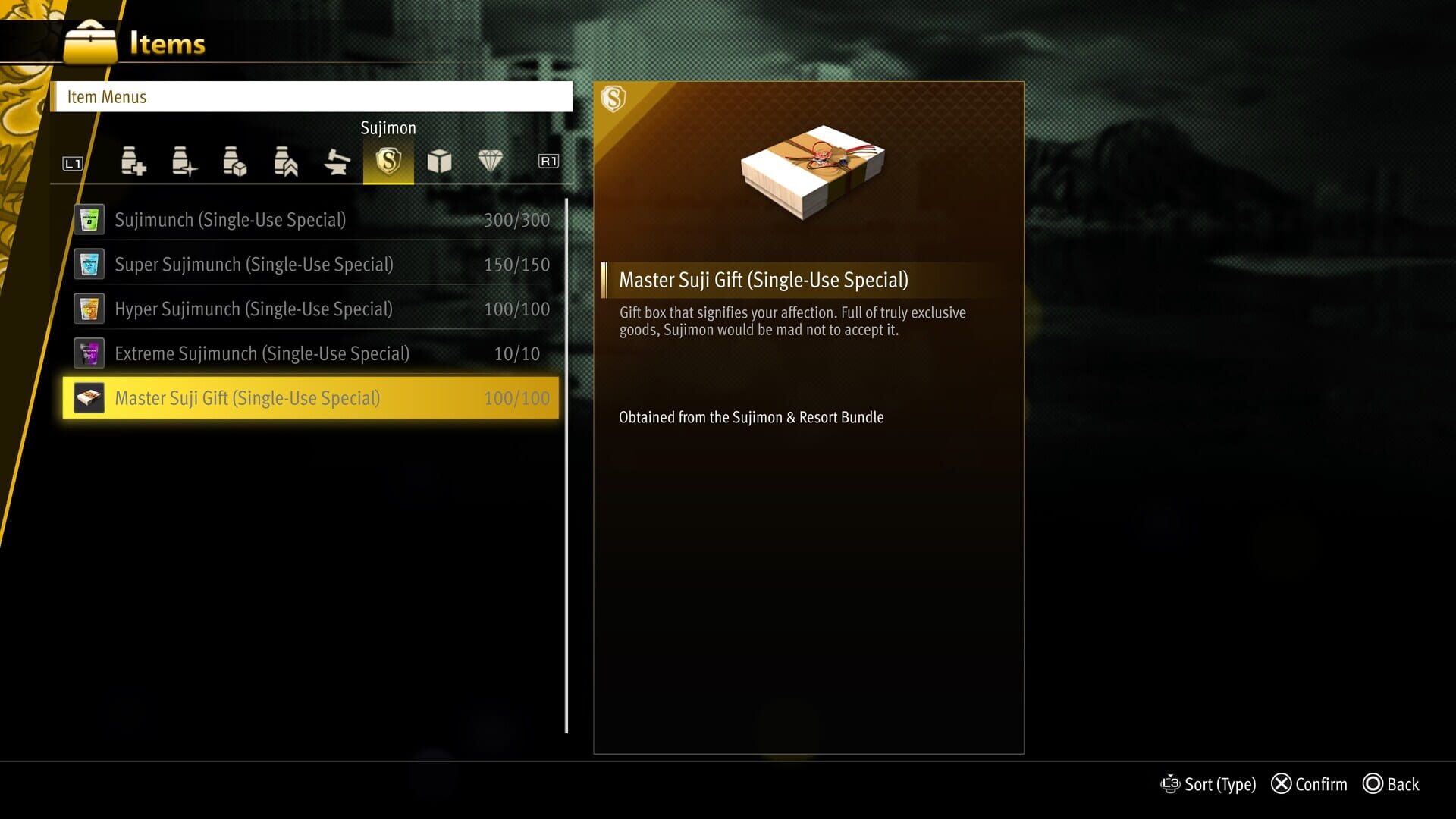Image resolution: width=1456 pixels, height=819 pixels.
Task: Select the recovery bottle category icon
Action: (x=133, y=162)
